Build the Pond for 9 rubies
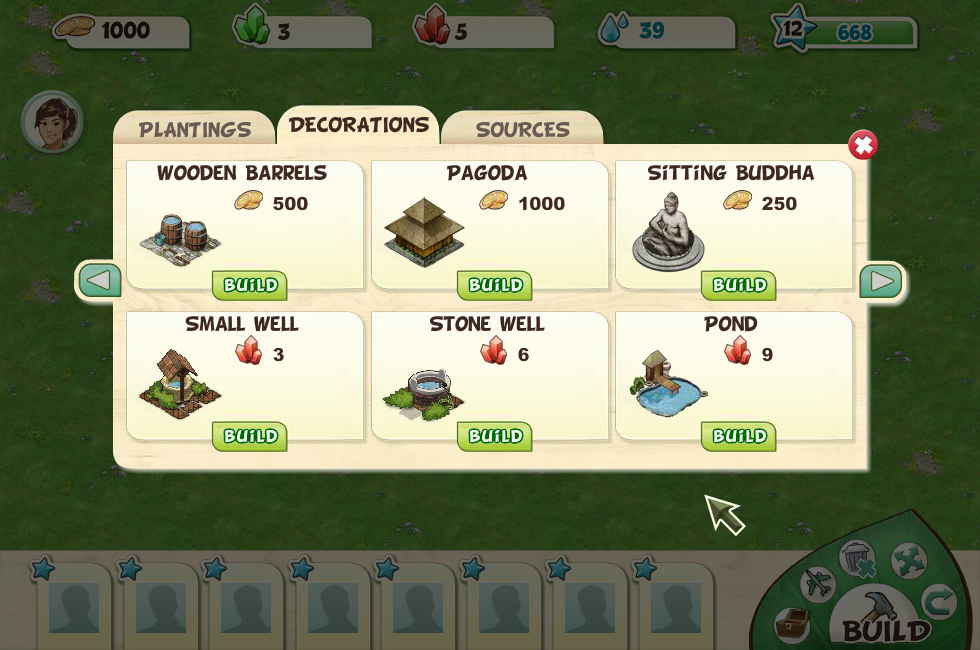980x650 pixels. 738,437
